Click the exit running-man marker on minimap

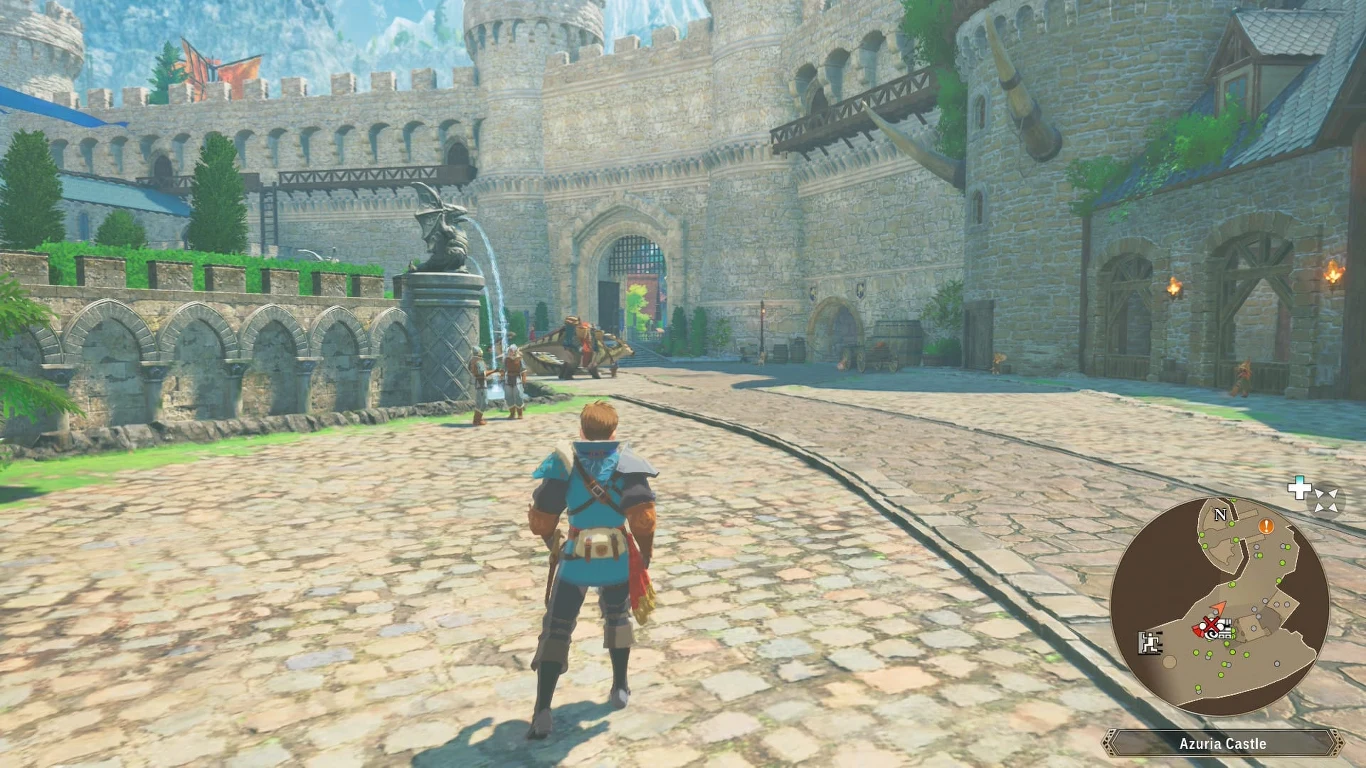pyautogui.click(x=1149, y=643)
